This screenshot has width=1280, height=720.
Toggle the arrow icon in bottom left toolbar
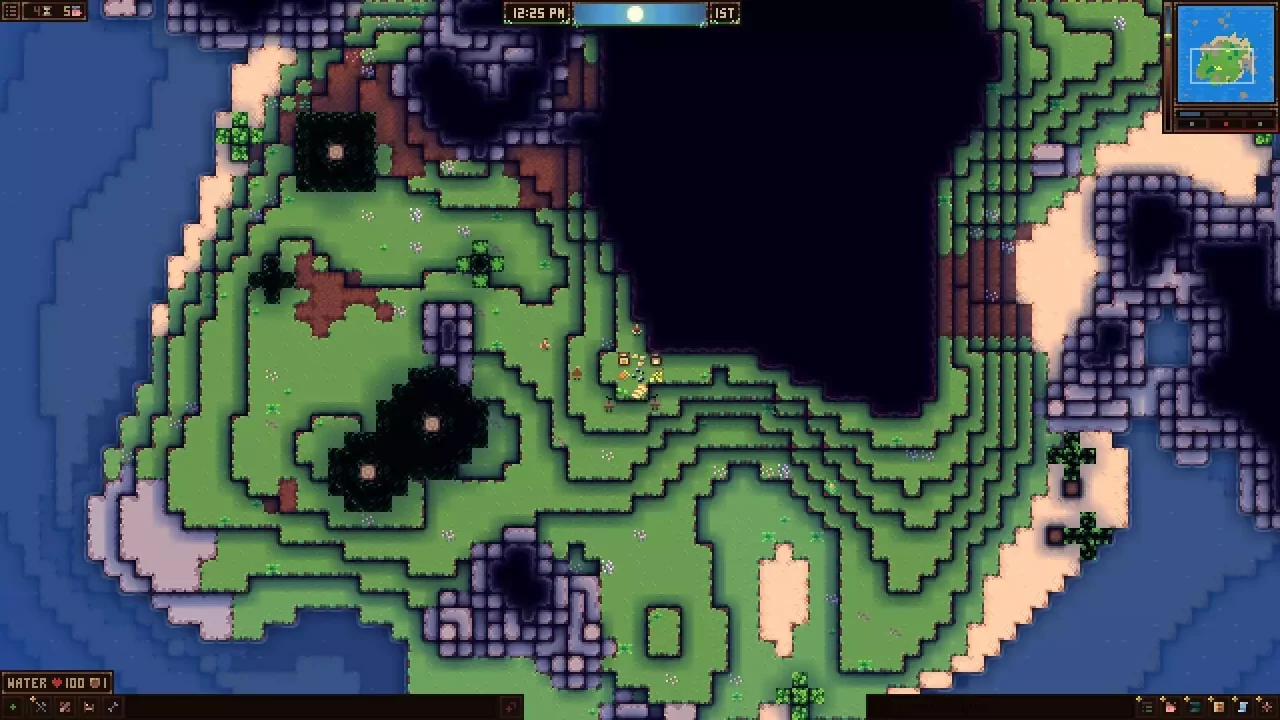[112, 707]
